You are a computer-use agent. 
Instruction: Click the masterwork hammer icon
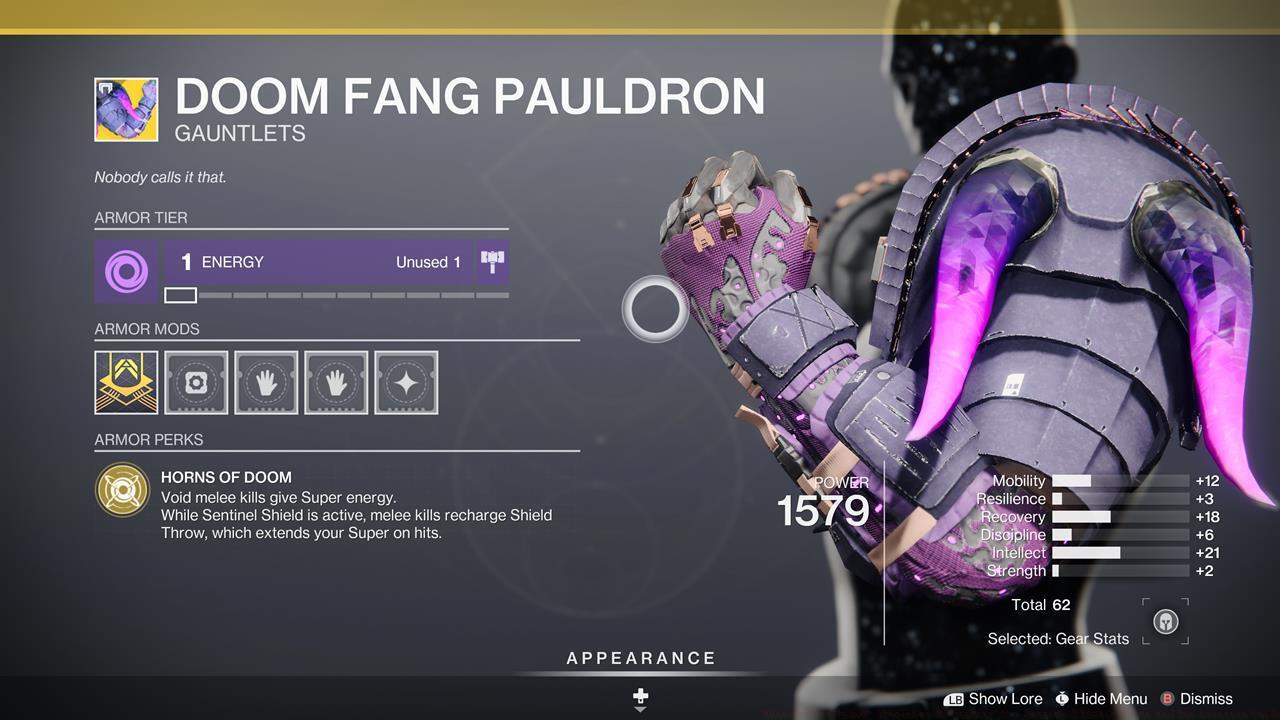pos(492,262)
